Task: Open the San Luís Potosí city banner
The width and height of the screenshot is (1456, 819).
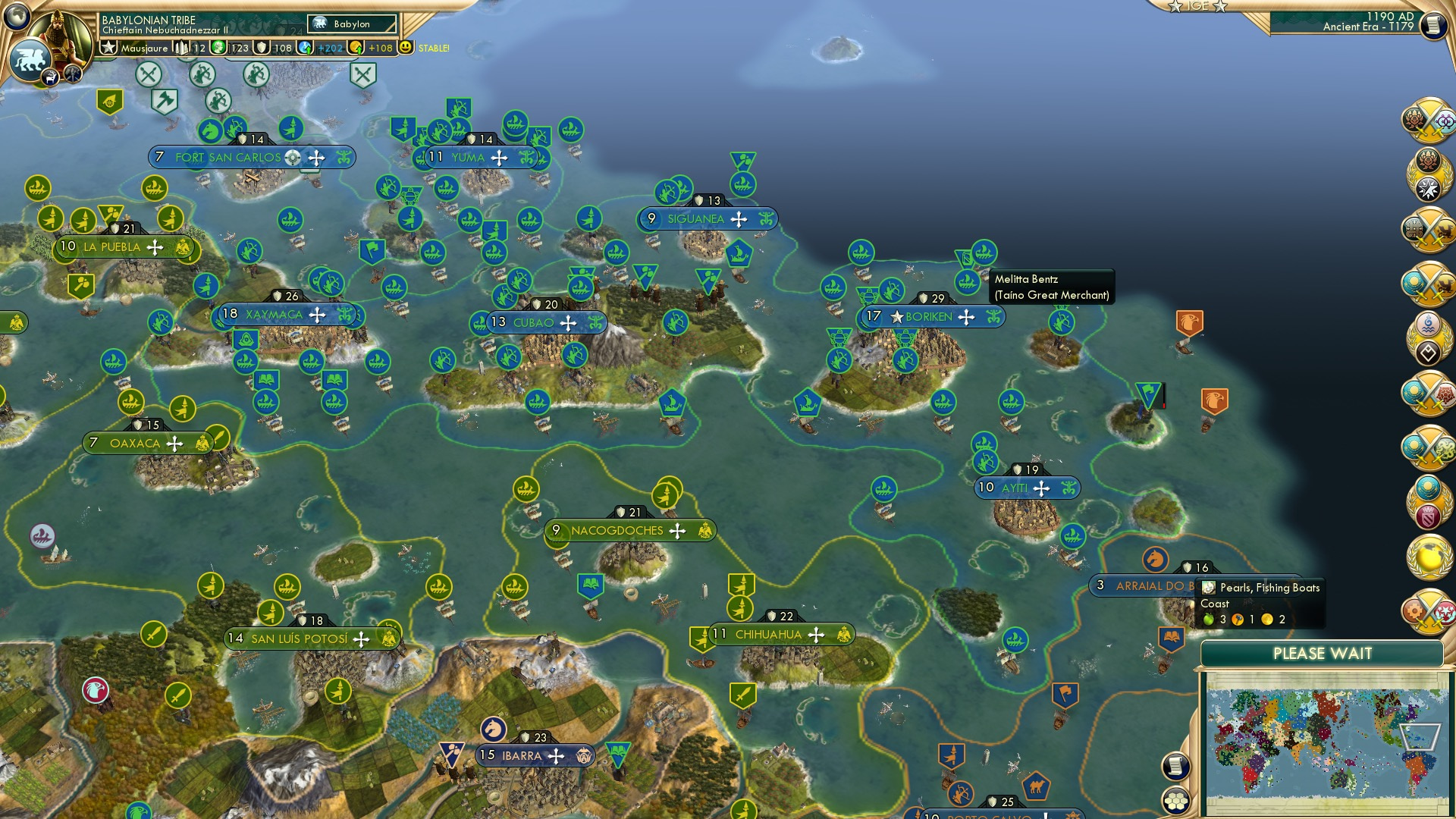Action: pos(299,639)
